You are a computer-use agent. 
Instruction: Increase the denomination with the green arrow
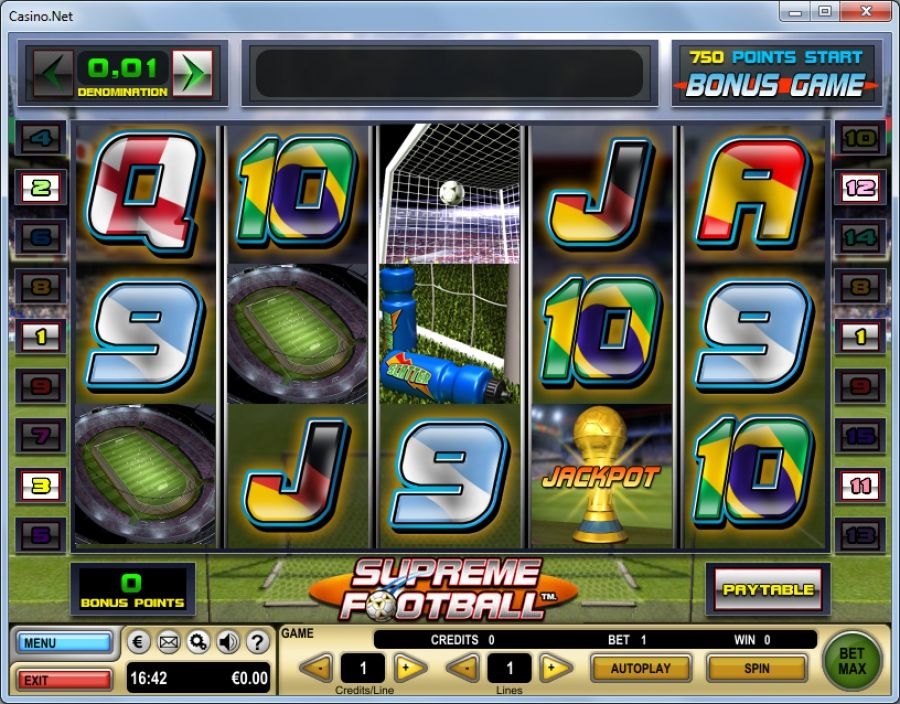pyautogui.click(x=191, y=73)
